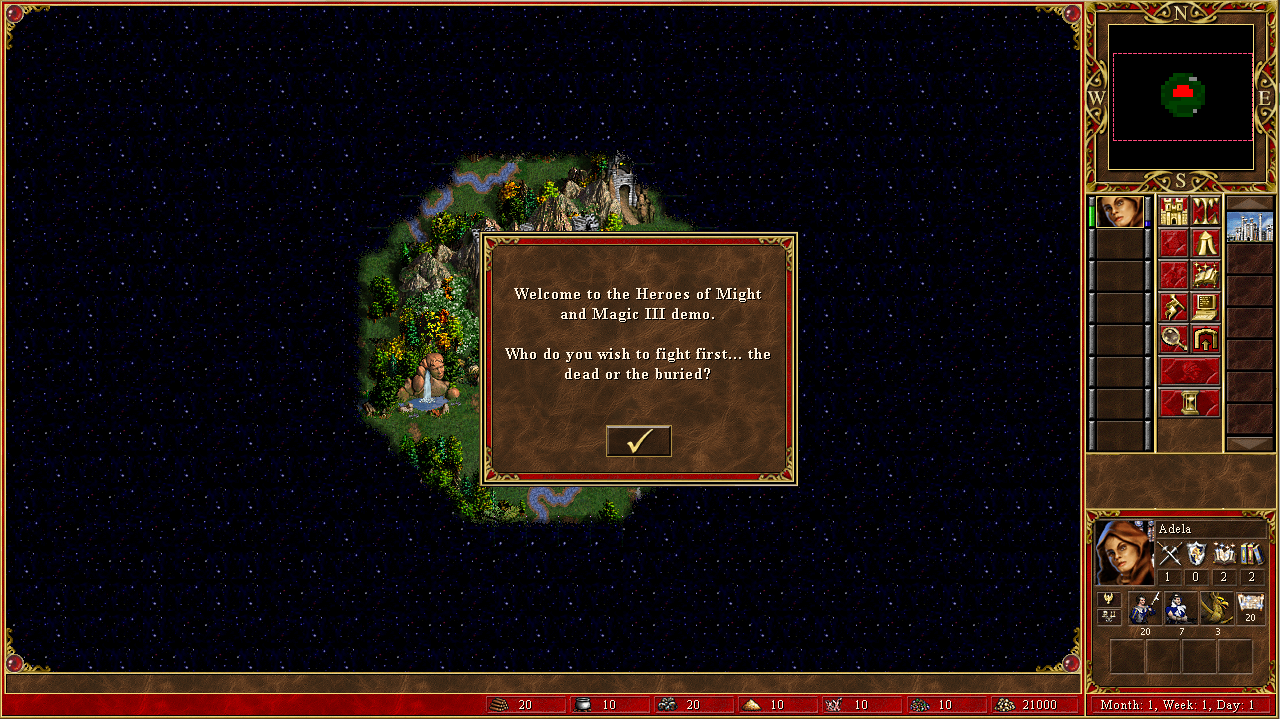This screenshot has width=1280, height=719.
Task: Select the pikeman troop stack of 20
Action: click(x=1144, y=608)
